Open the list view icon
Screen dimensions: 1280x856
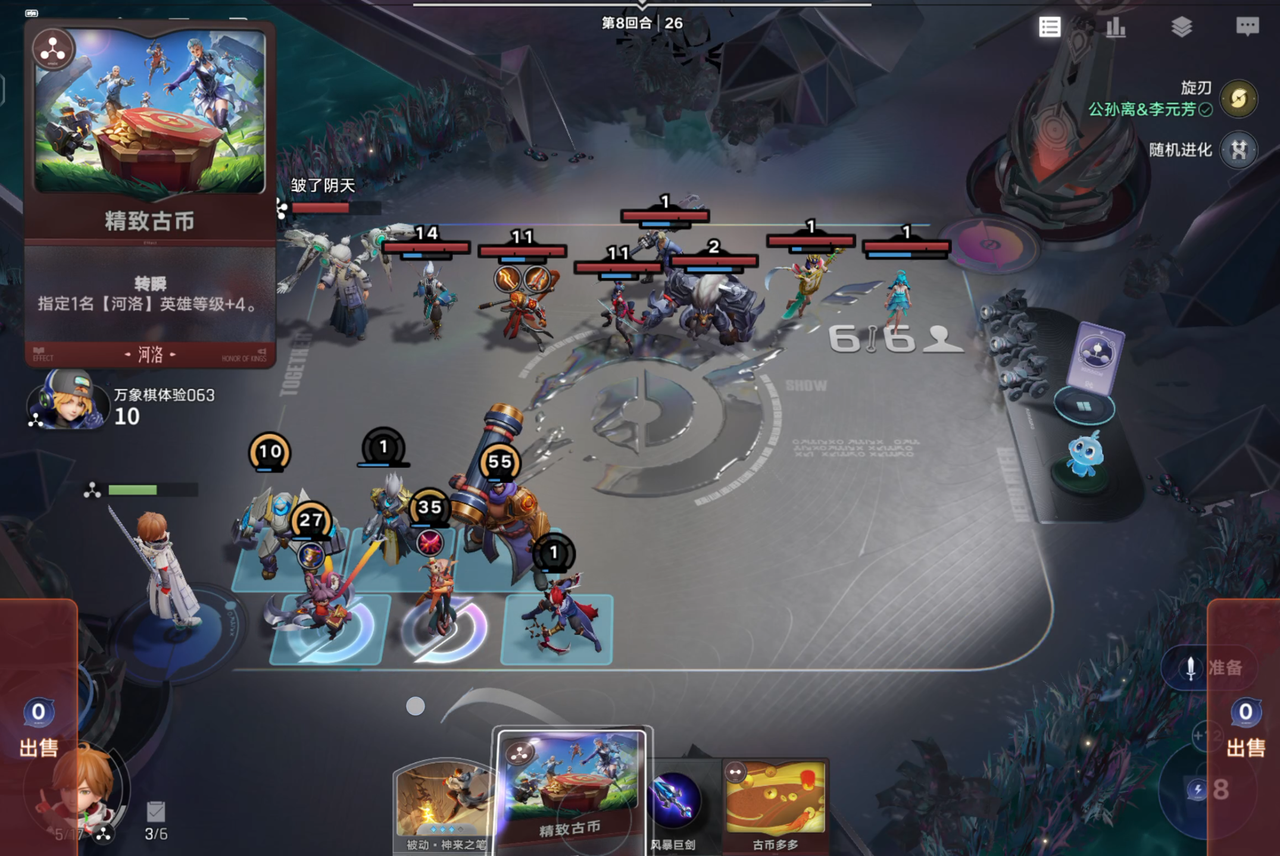click(1050, 27)
